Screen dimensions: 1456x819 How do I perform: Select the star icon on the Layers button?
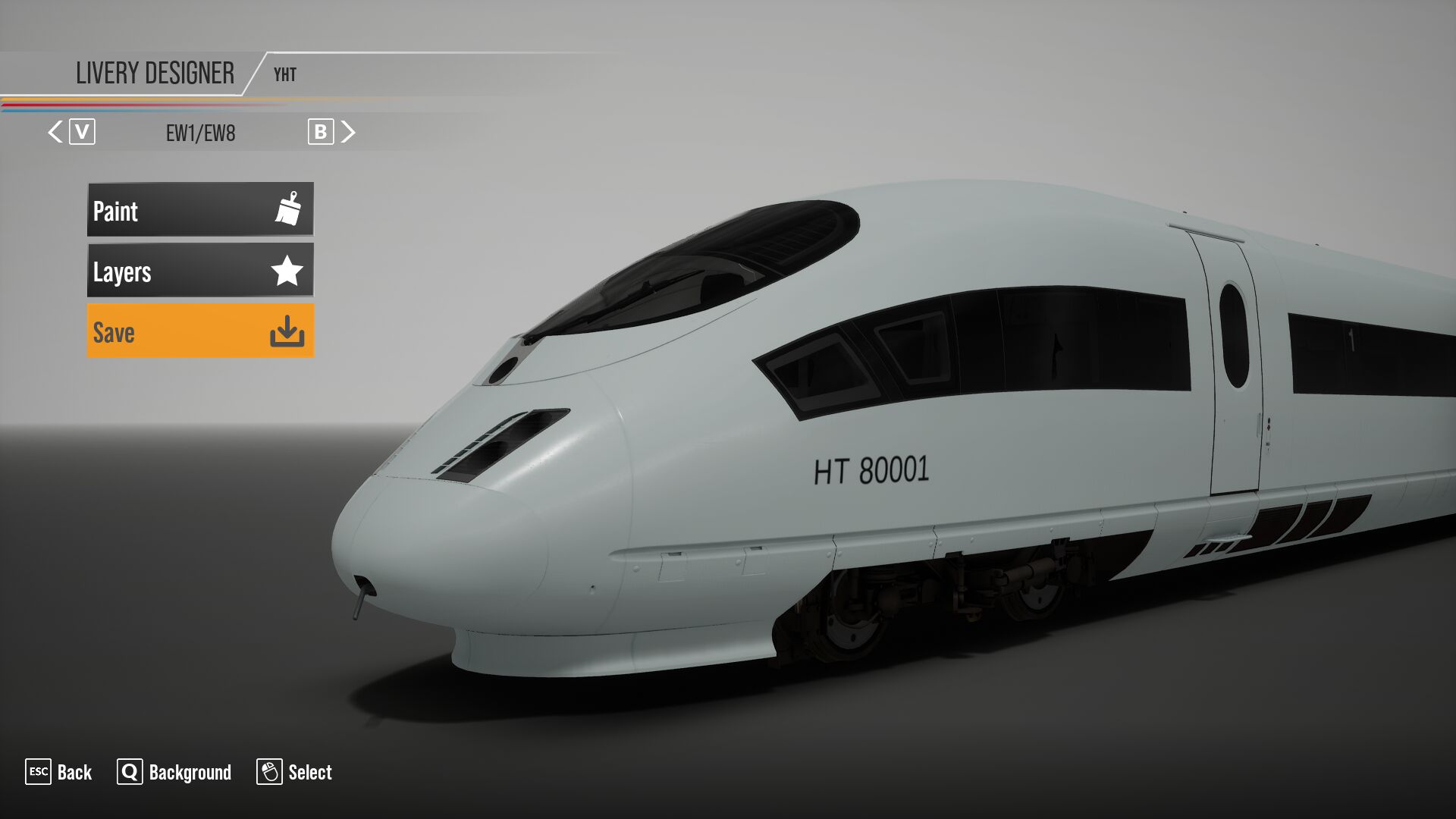[287, 271]
